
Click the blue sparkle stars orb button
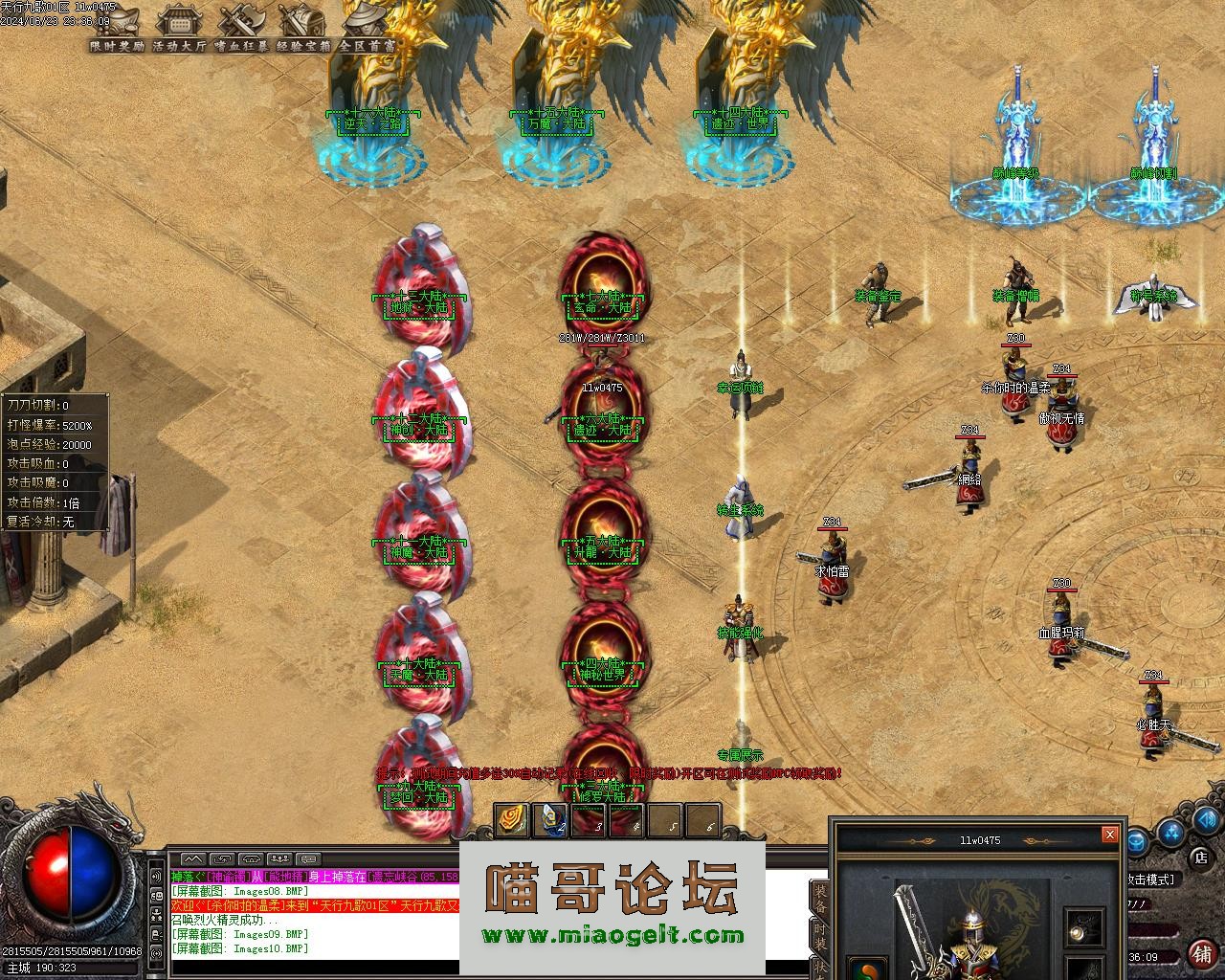coord(1171,835)
